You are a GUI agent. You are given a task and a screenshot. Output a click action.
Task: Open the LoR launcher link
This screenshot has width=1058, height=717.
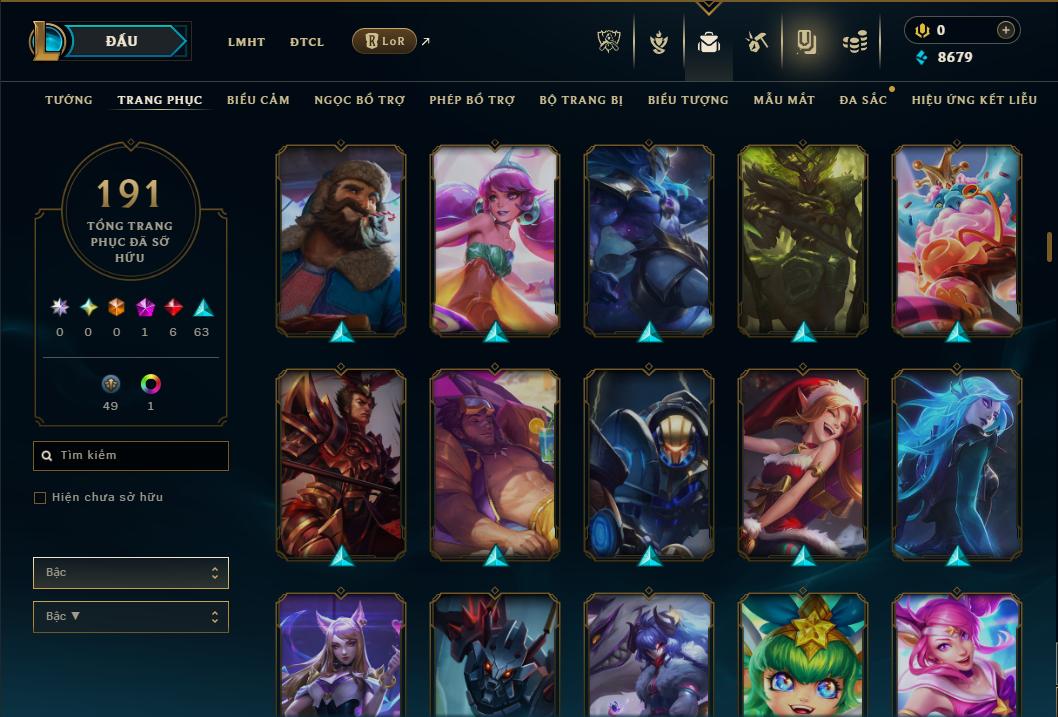385,41
